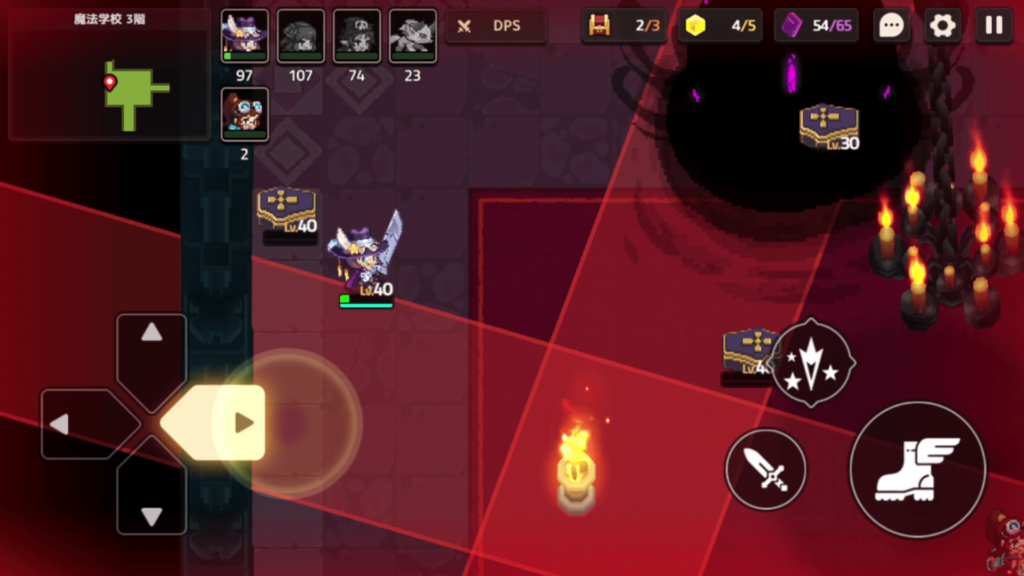Activate the star-burst weapon skill
Viewport: 1024px width, 576px height.
tap(813, 362)
